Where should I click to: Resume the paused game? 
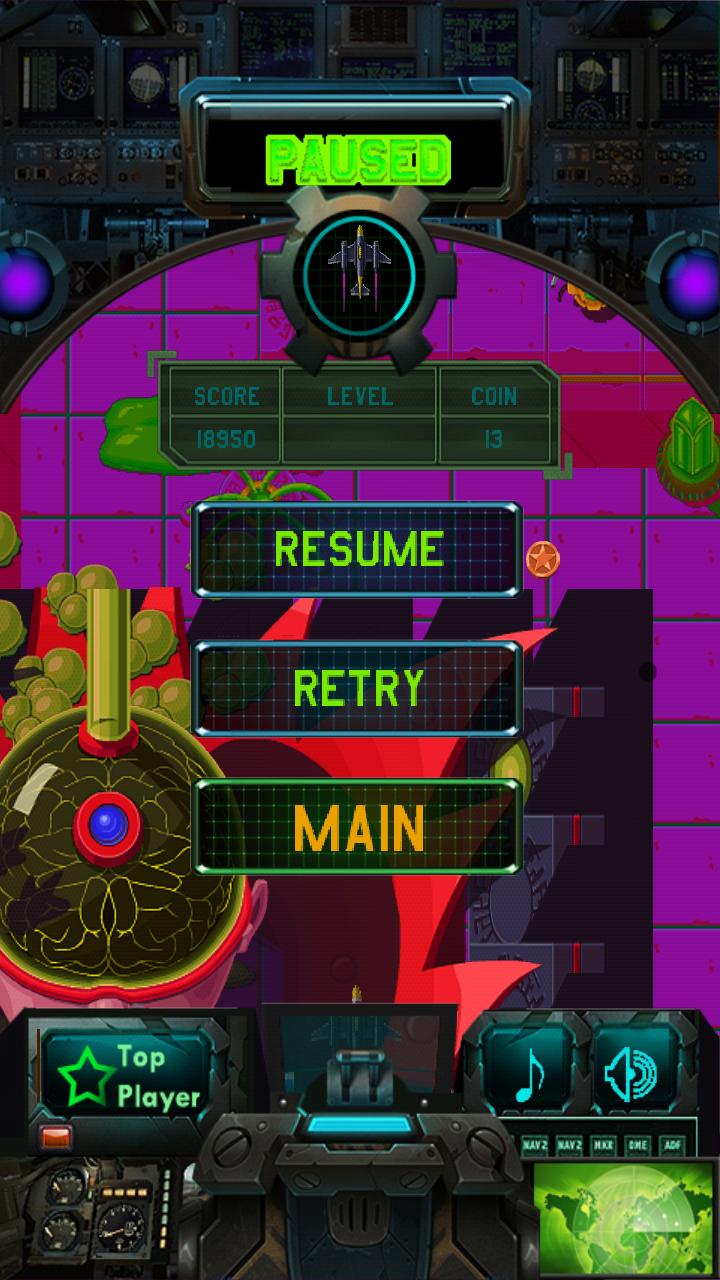tap(357, 550)
